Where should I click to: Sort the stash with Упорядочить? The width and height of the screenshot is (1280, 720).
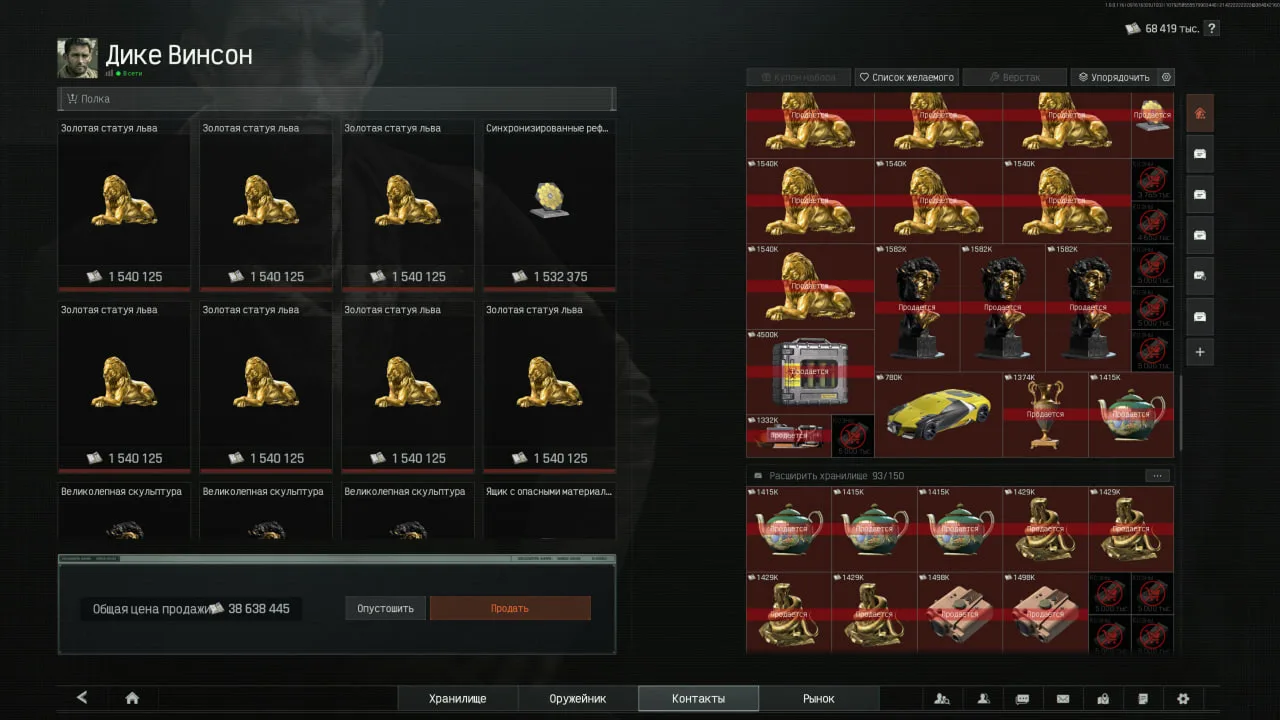click(x=1114, y=77)
